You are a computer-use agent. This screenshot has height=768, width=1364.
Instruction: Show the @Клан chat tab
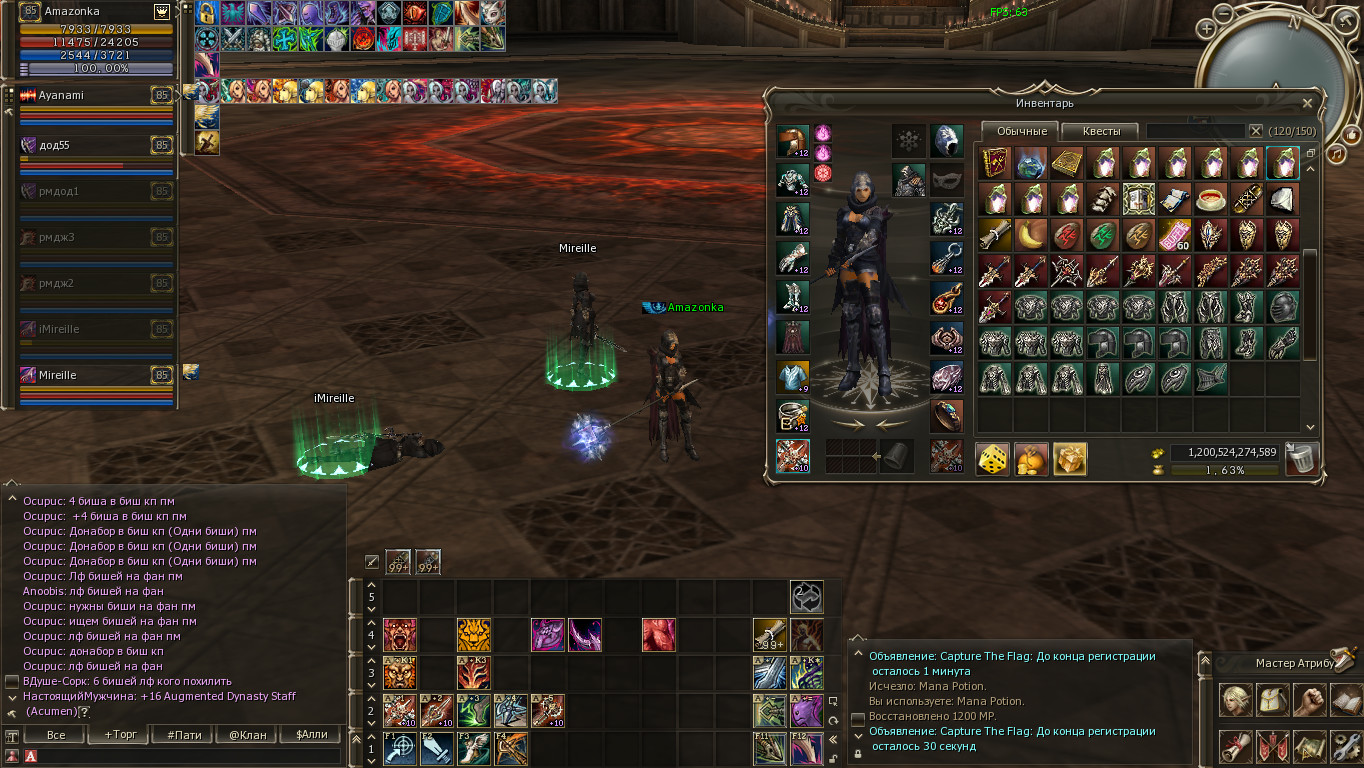(x=248, y=735)
